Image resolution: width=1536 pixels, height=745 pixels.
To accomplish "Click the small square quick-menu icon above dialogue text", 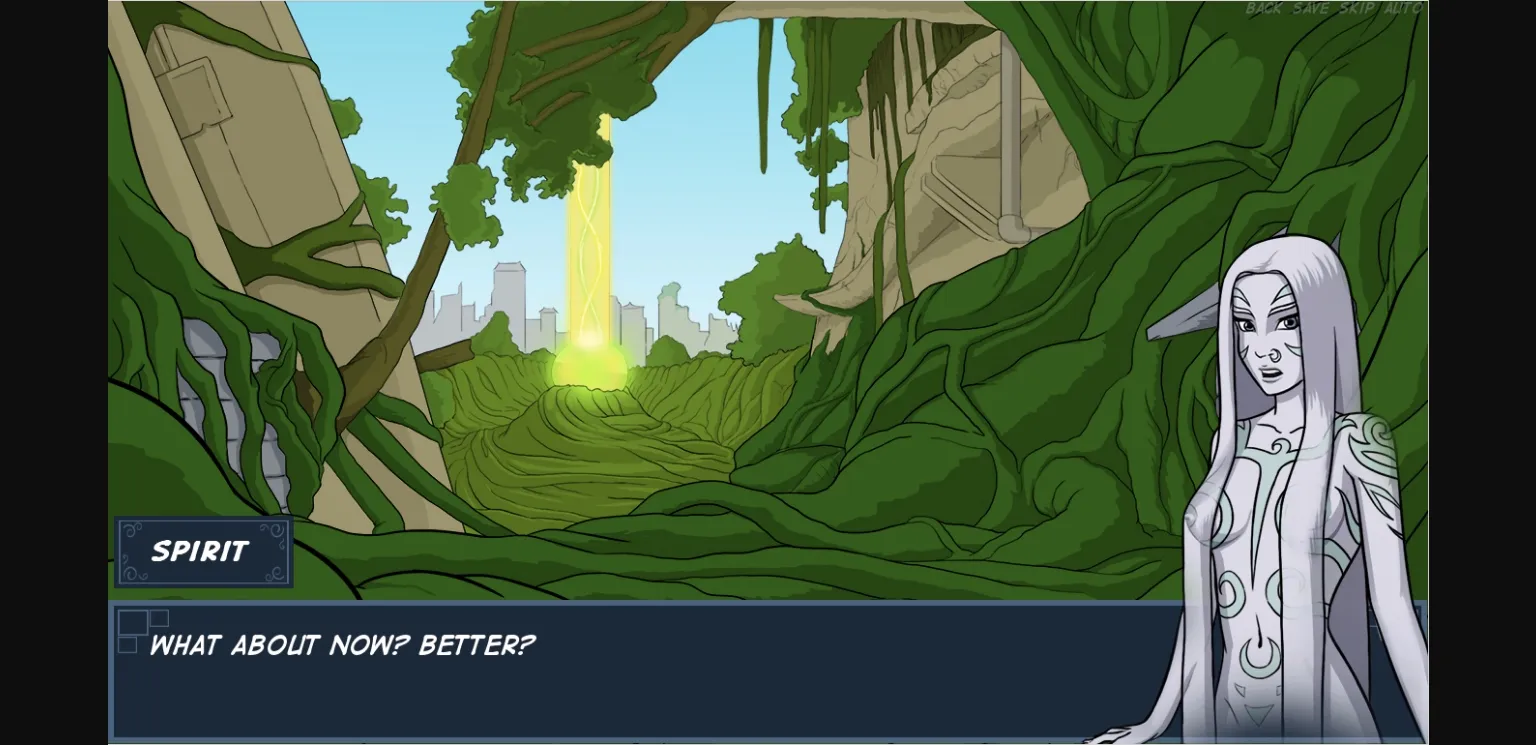I will point(160,618).
